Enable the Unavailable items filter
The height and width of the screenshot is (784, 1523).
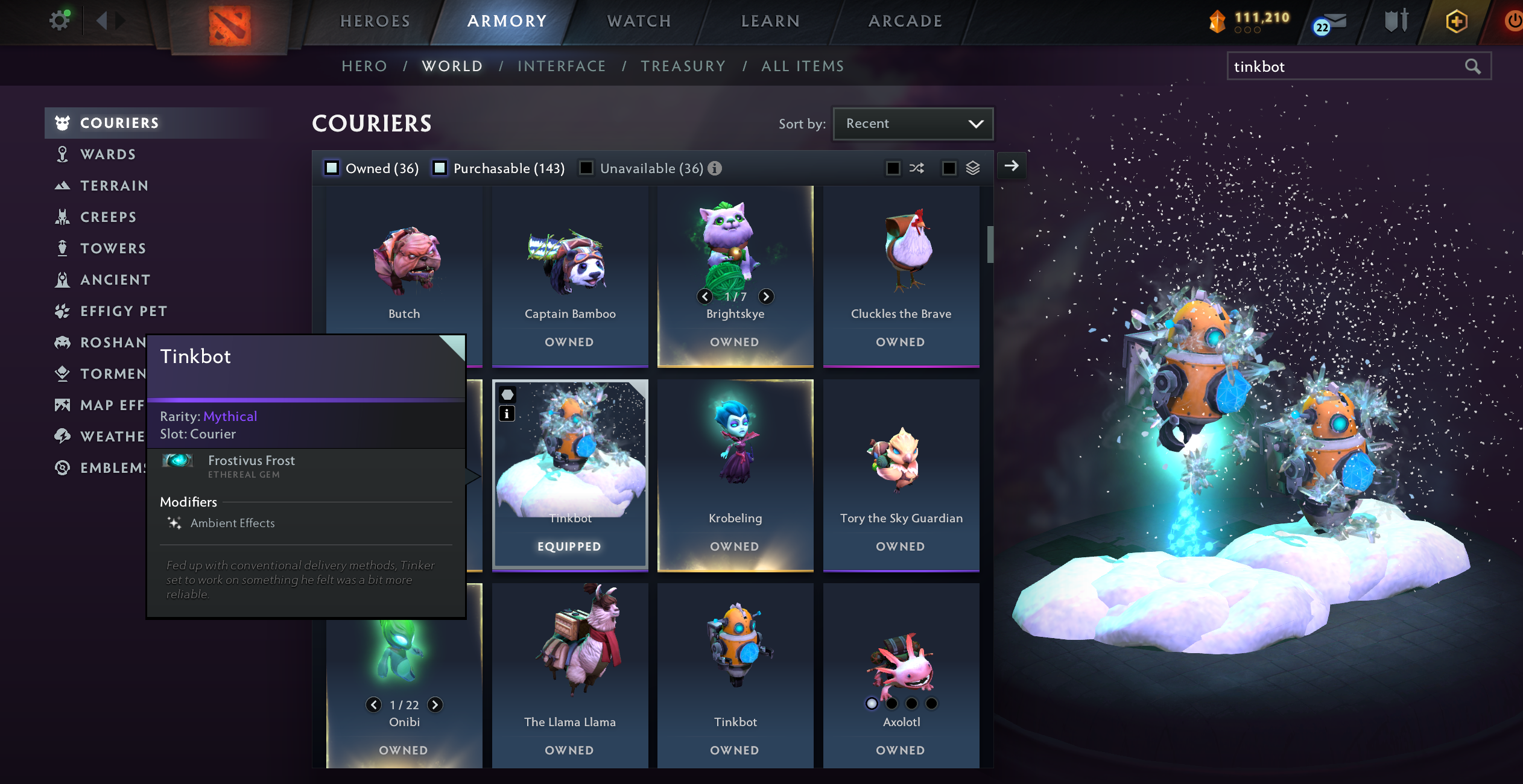586,168
